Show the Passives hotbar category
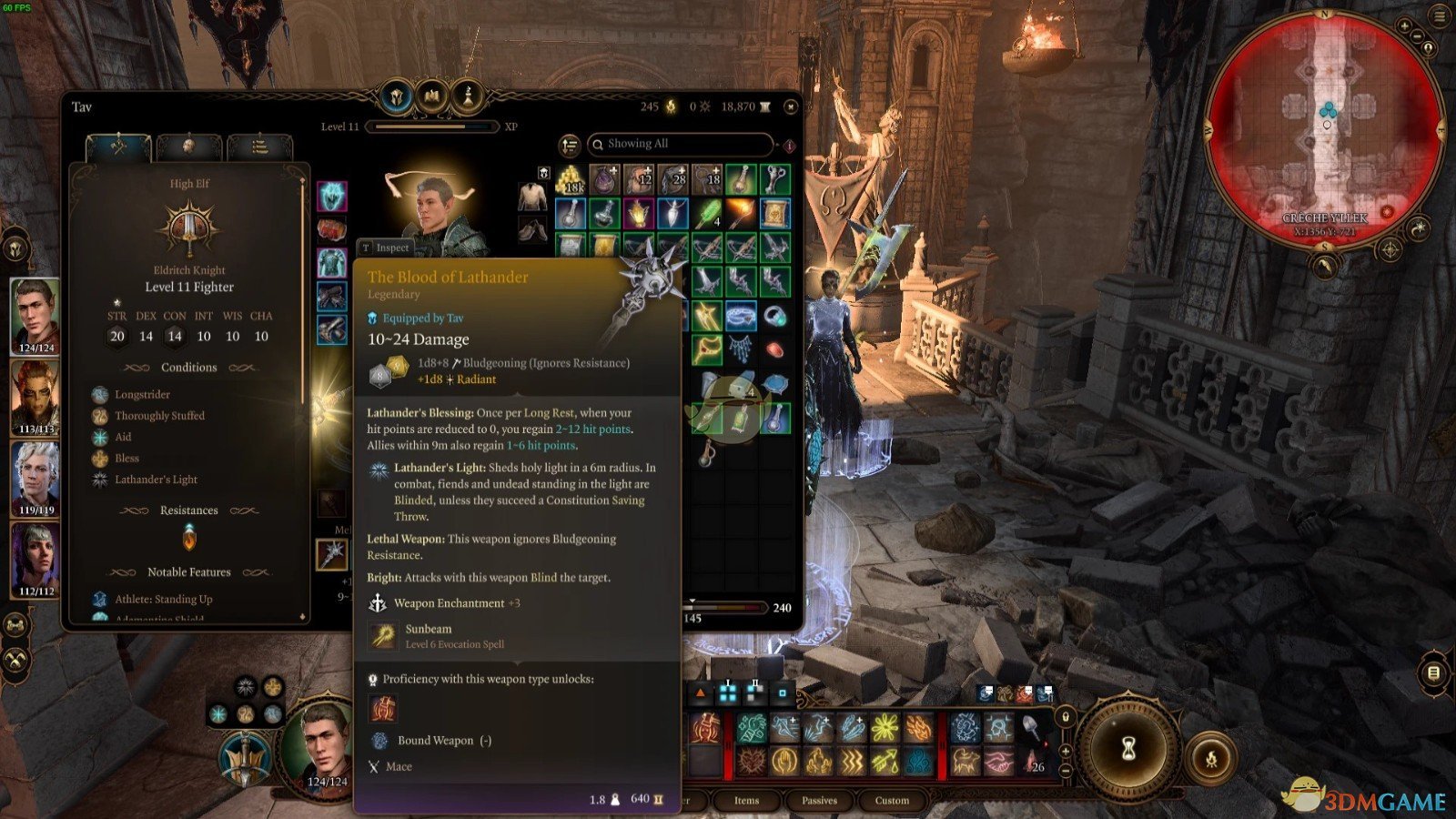 (819, 800)
